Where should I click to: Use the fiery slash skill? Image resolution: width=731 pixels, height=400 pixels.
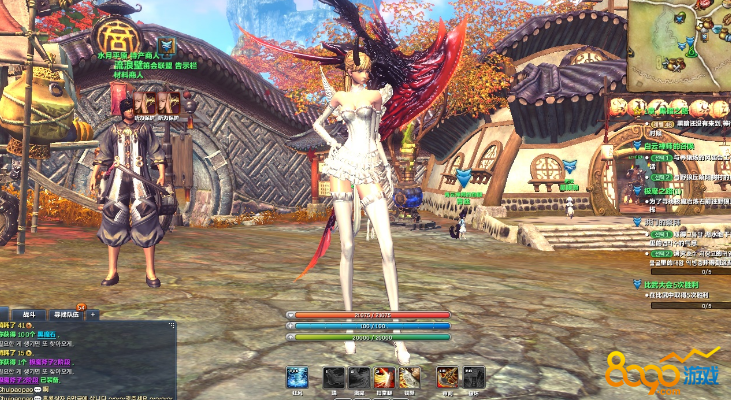[x=384, y=377]
